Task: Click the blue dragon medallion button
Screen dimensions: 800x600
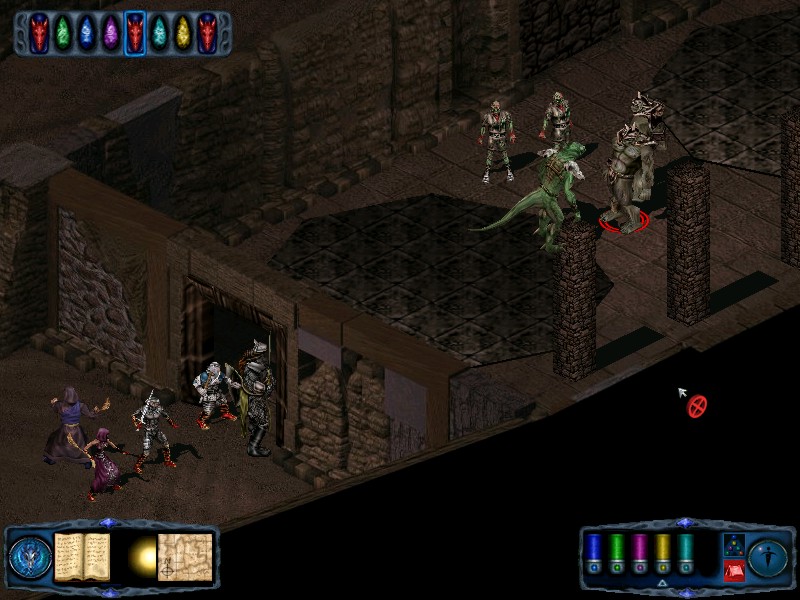Action: tap(28, 557)
